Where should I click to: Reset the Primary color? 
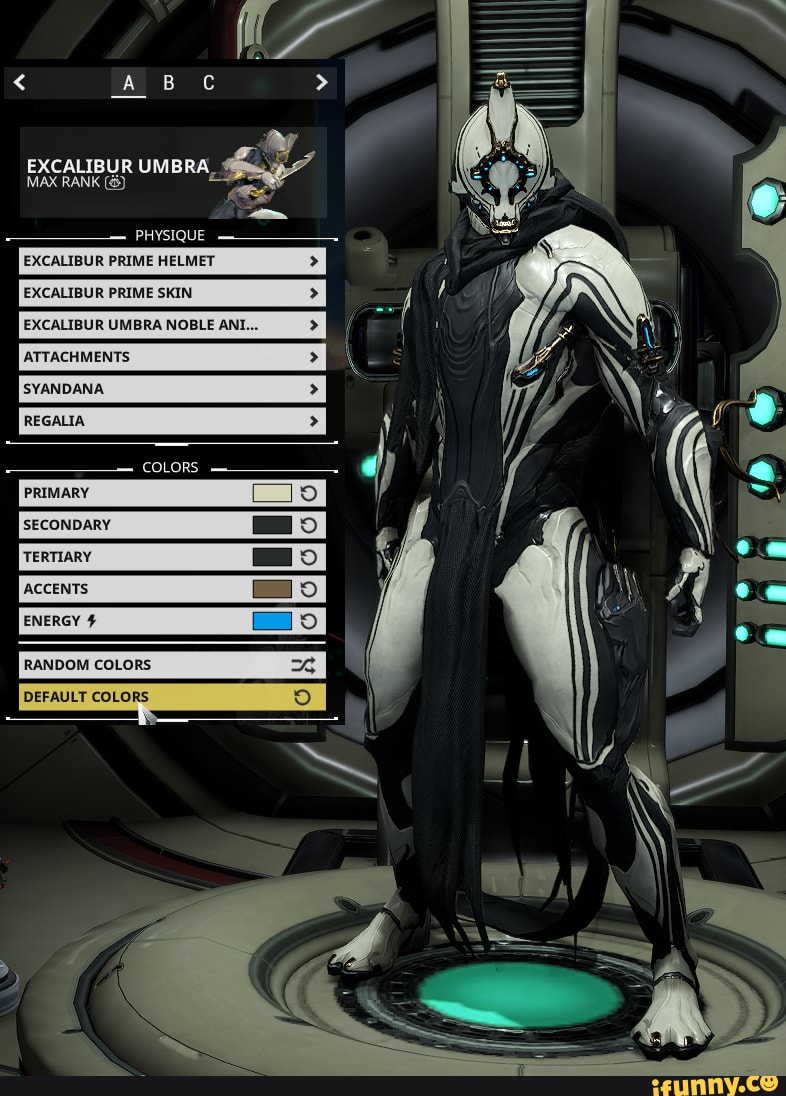(x=309, y=493)
